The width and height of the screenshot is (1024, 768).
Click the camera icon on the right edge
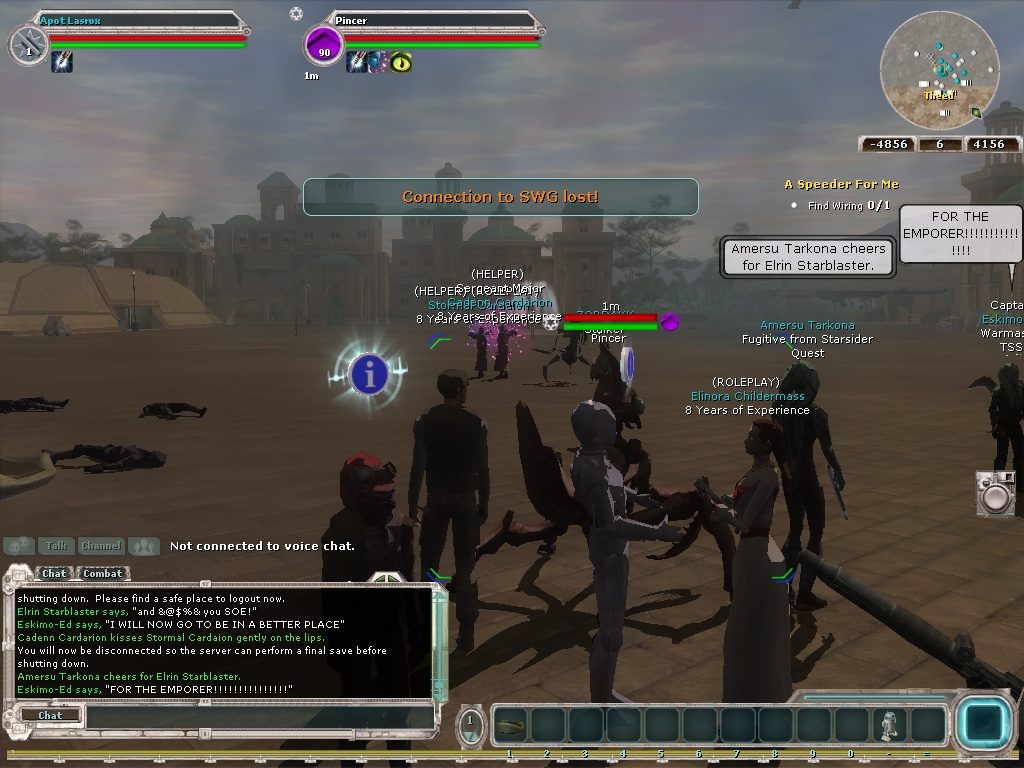pyautogui.click(x=995, y=492)
